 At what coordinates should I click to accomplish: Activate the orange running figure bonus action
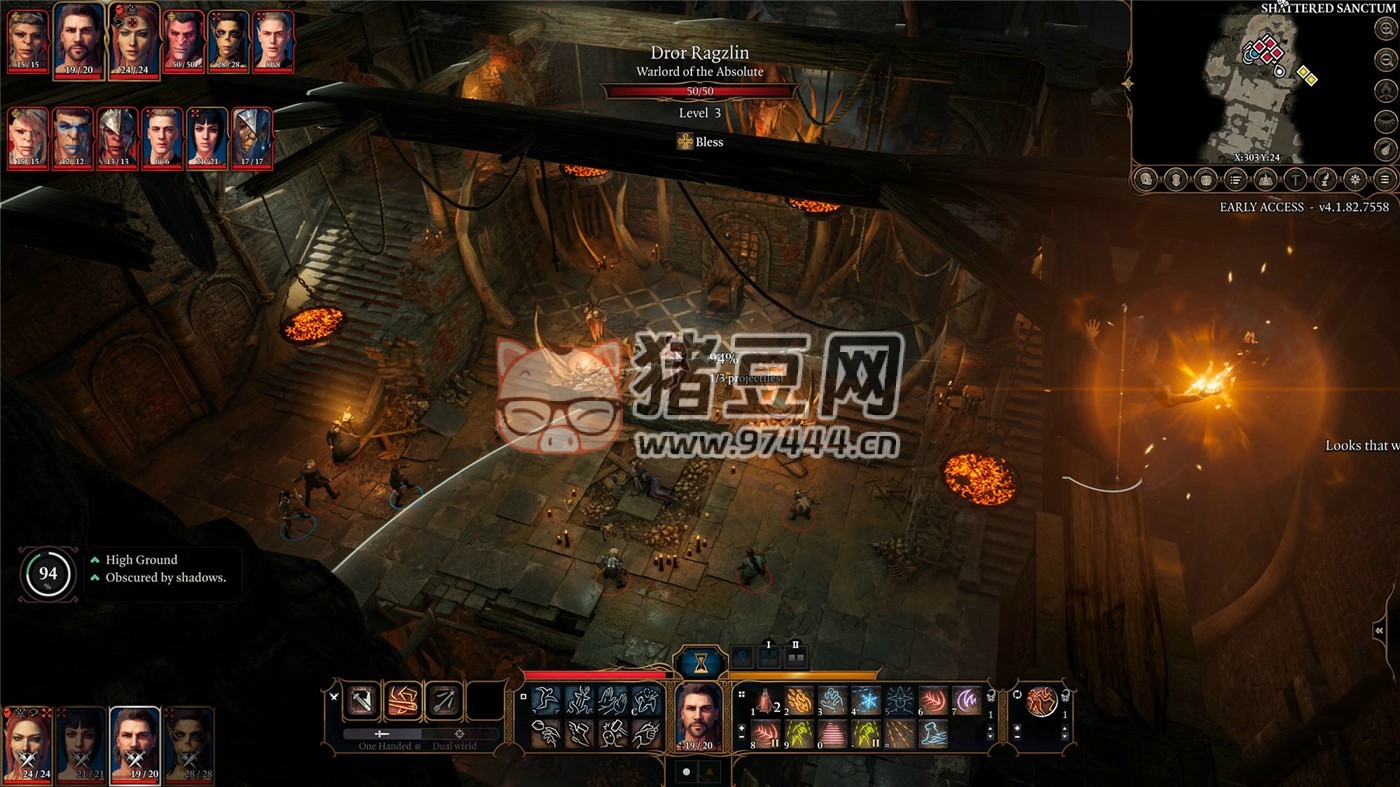pos(1042,701)
